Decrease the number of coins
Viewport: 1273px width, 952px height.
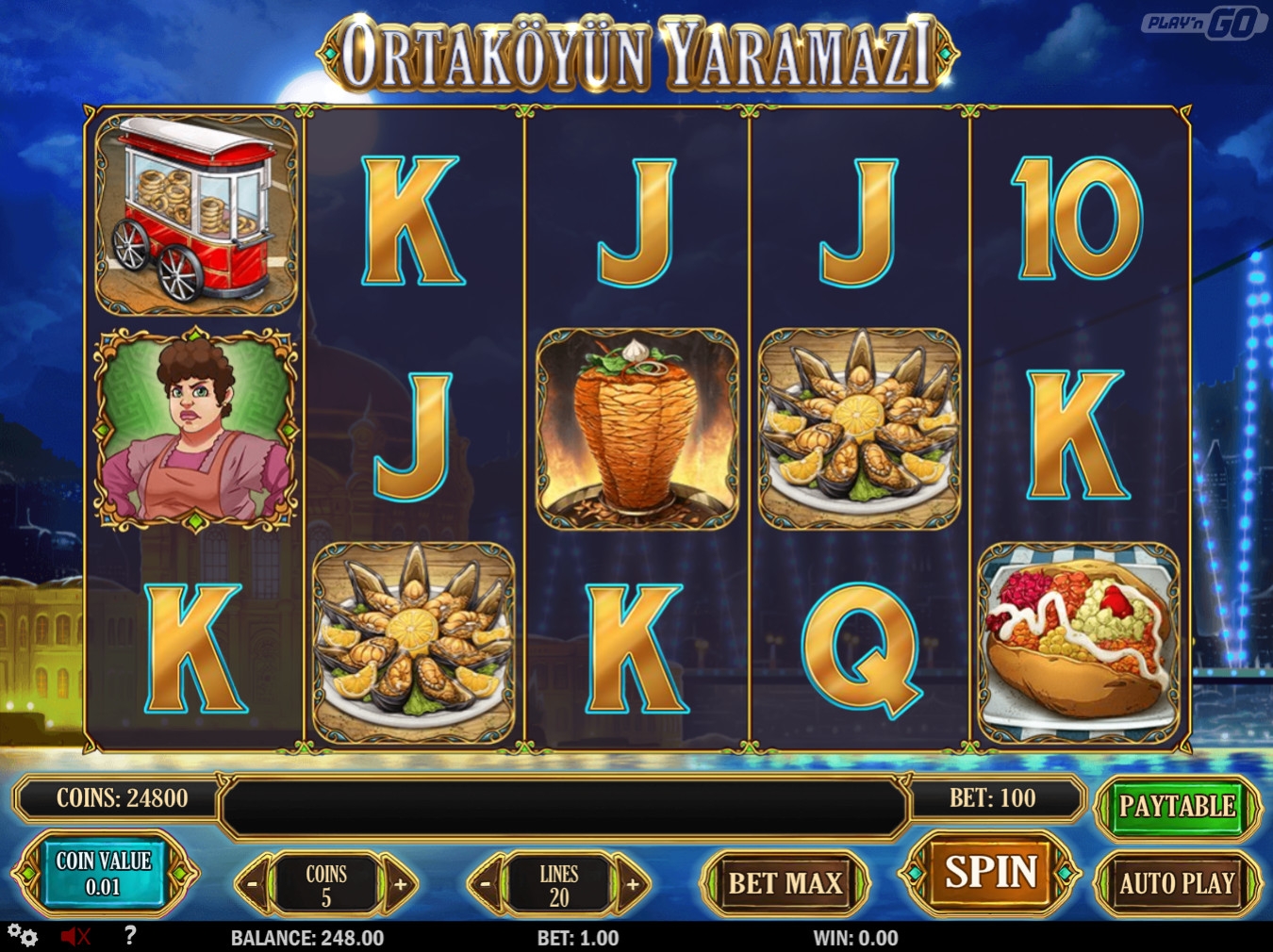(x=253, y=884)
